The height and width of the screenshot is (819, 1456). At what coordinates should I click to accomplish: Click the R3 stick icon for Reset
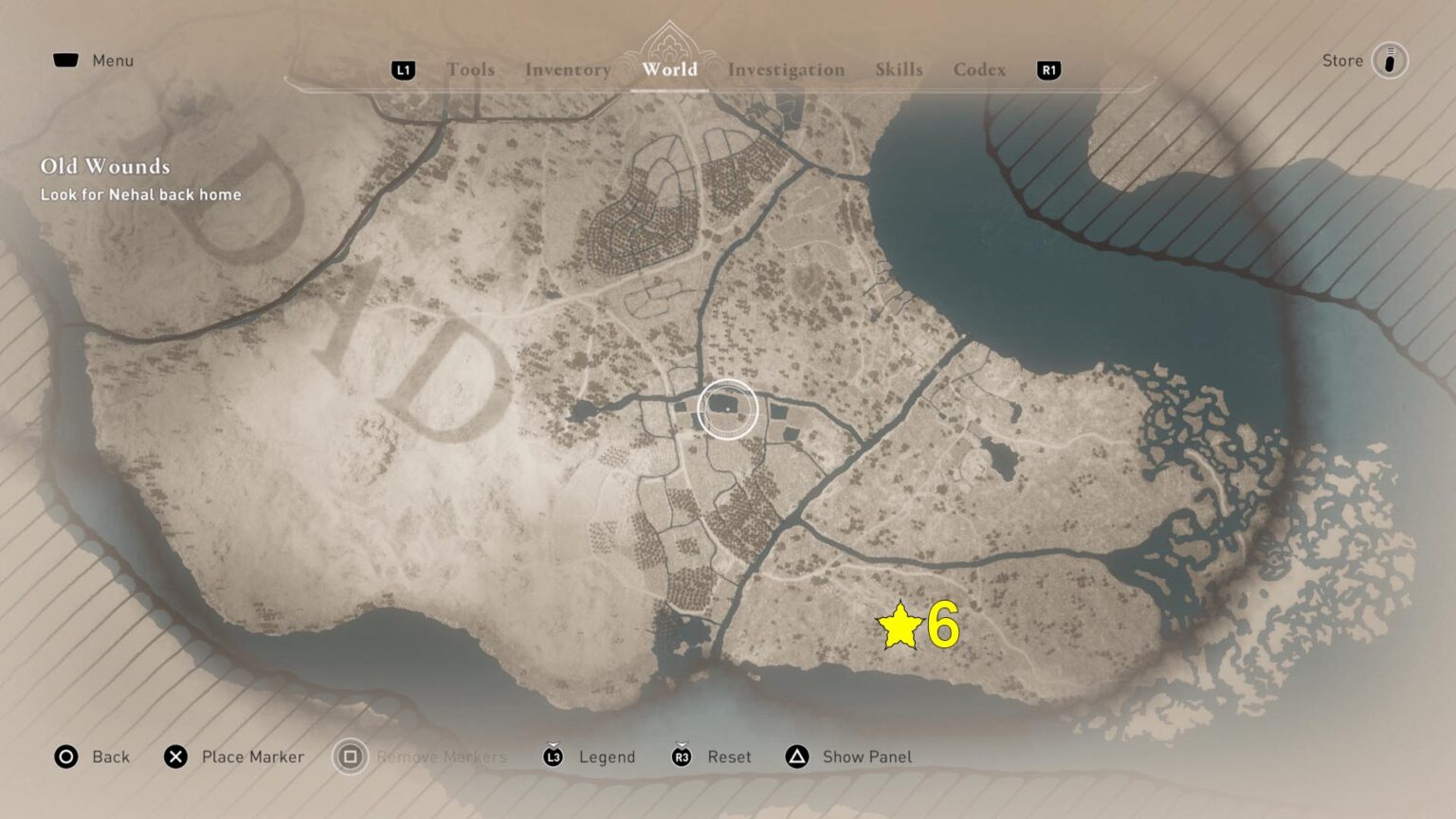click(x=681, y=756)
